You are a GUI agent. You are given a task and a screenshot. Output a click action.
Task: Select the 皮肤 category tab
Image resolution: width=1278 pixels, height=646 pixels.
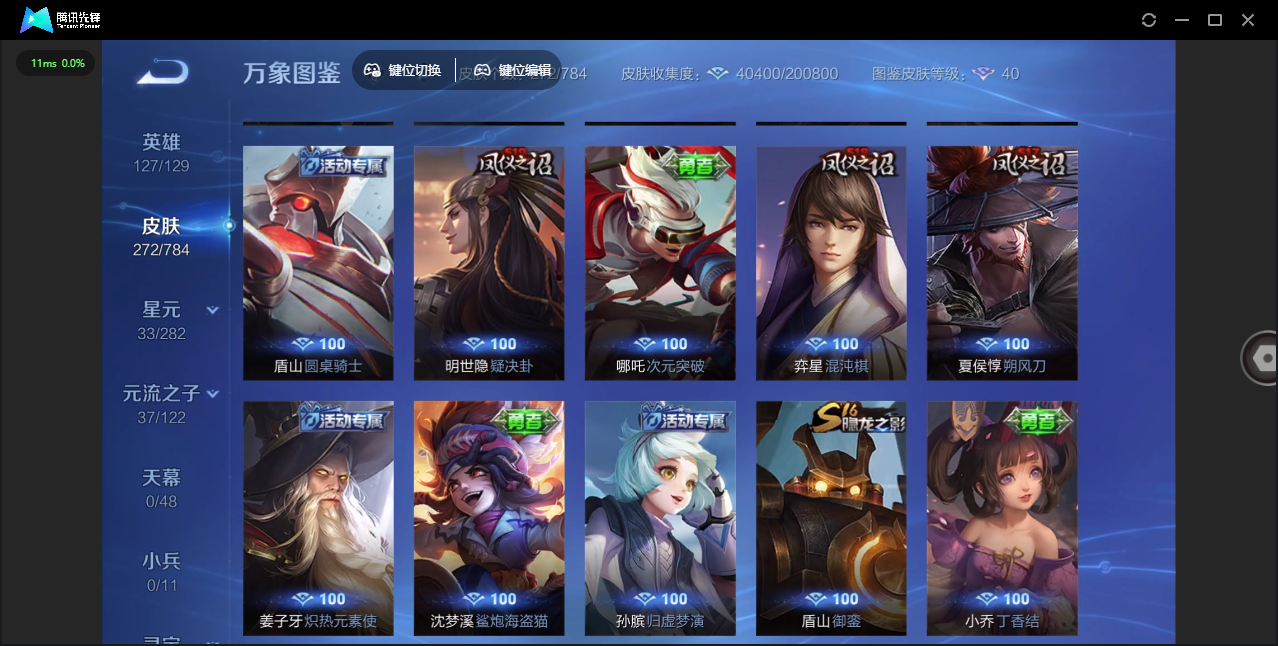(x=161, y=236)
